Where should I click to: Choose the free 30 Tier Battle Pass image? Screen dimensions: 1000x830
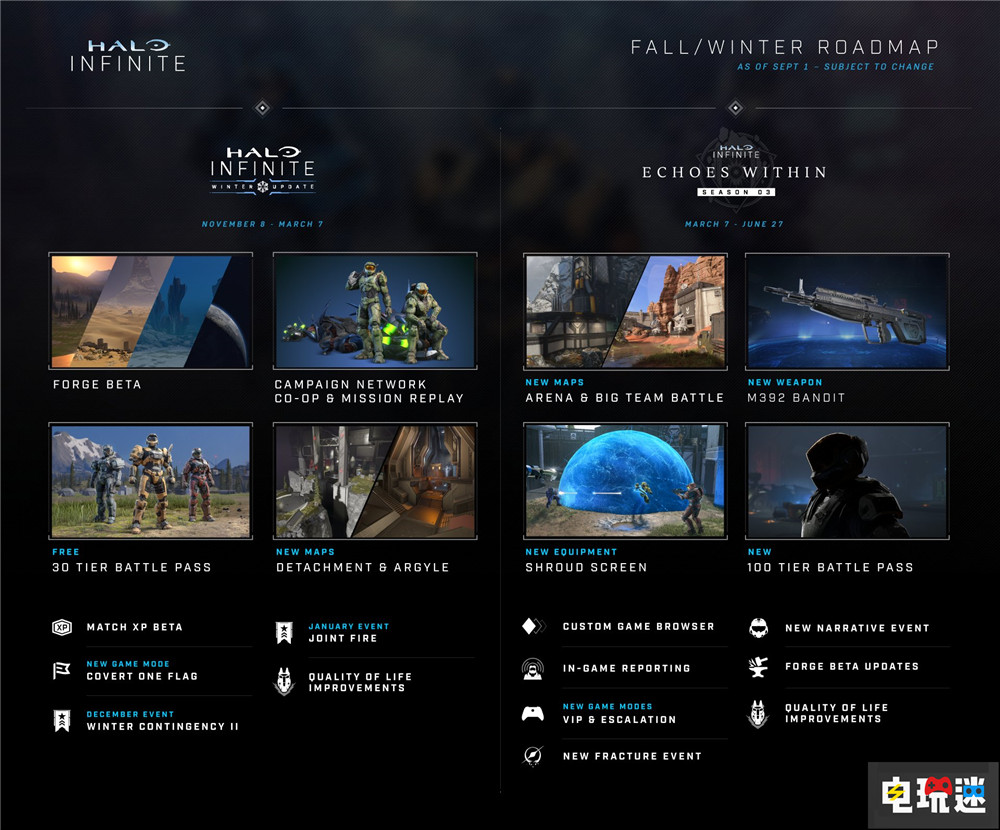(x=151, y=481)
